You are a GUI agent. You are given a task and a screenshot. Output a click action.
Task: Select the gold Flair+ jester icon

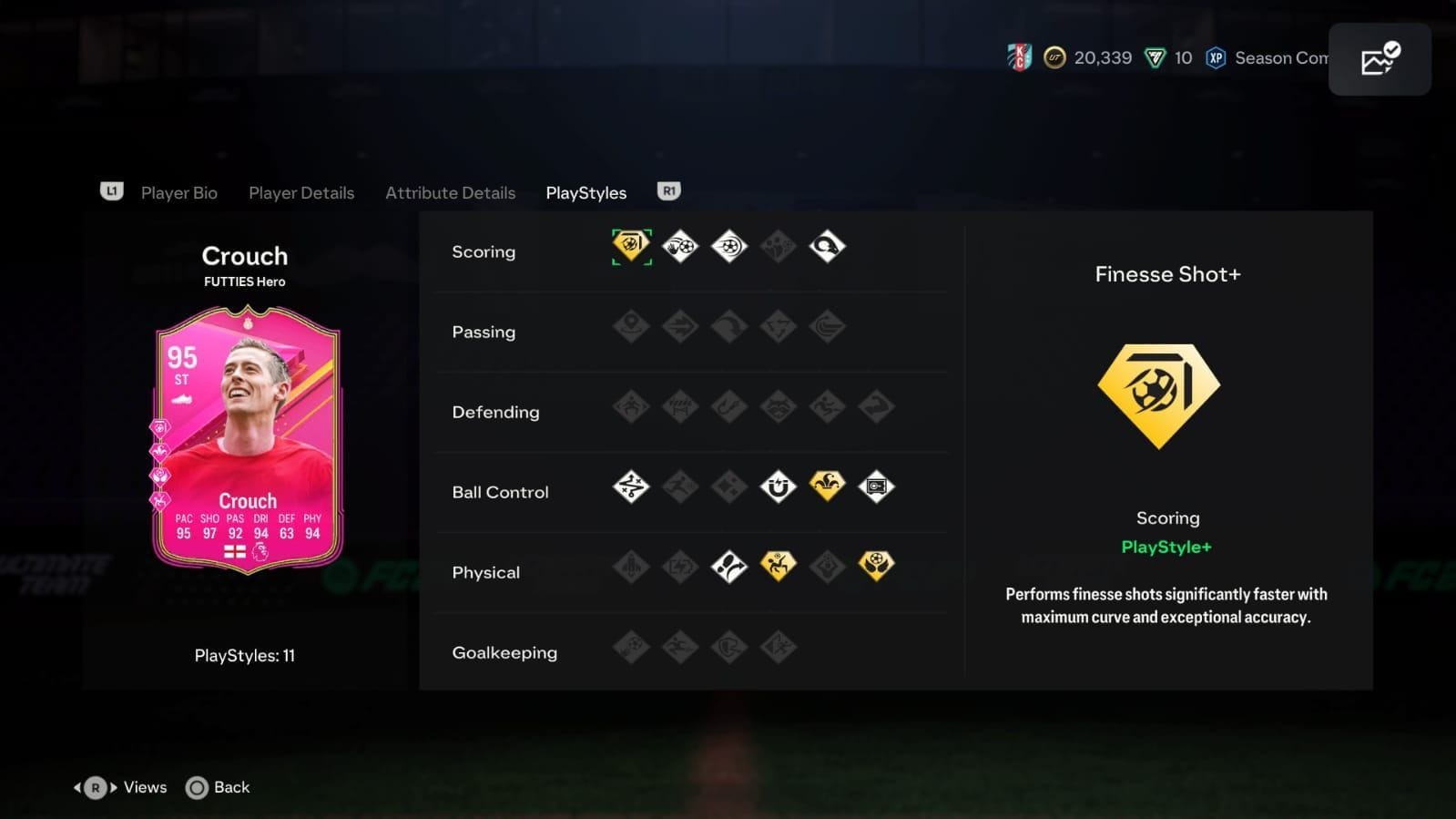click(827, 486)
